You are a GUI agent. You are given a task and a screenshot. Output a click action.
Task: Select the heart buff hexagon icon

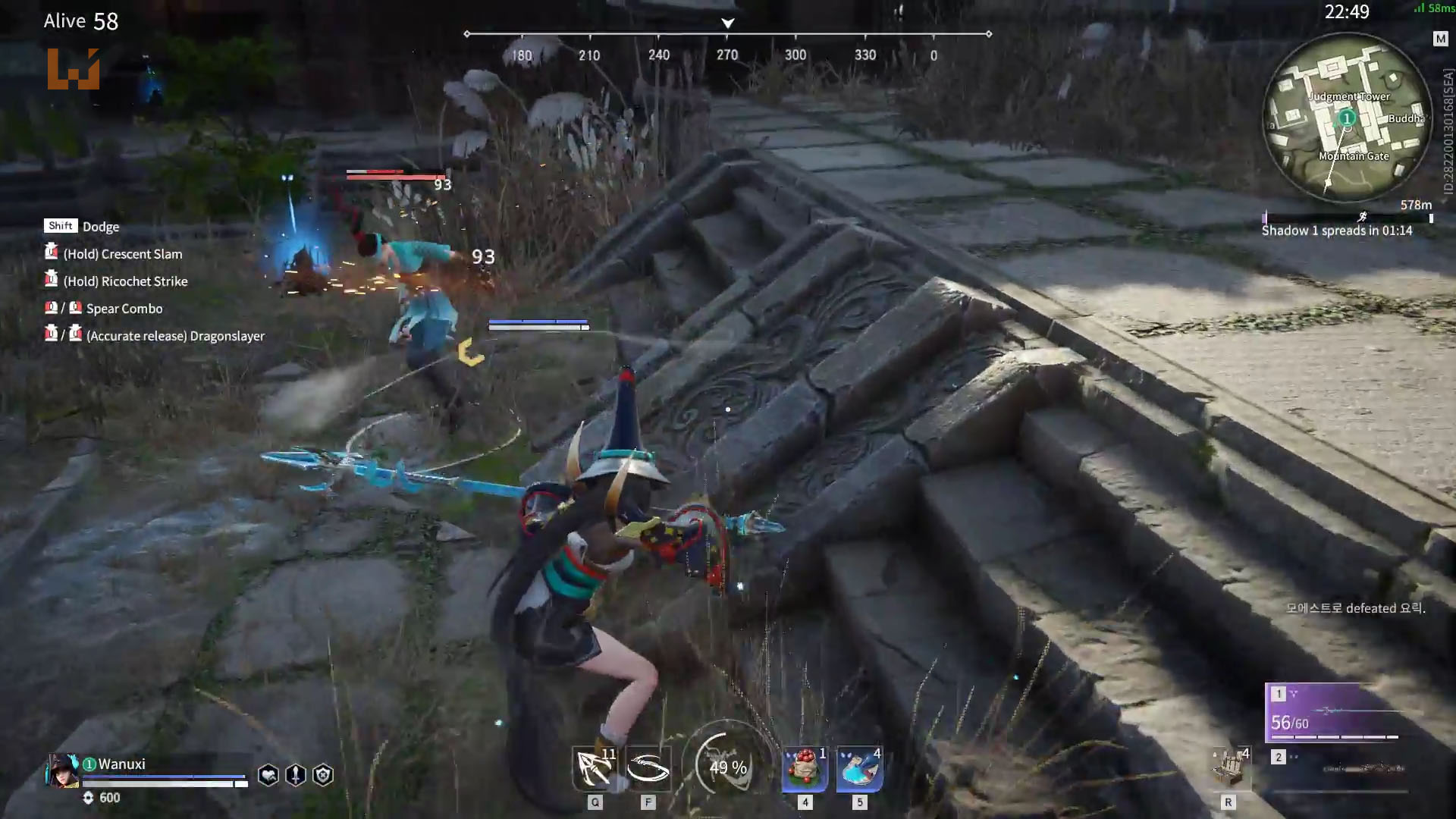click(268, 775)
